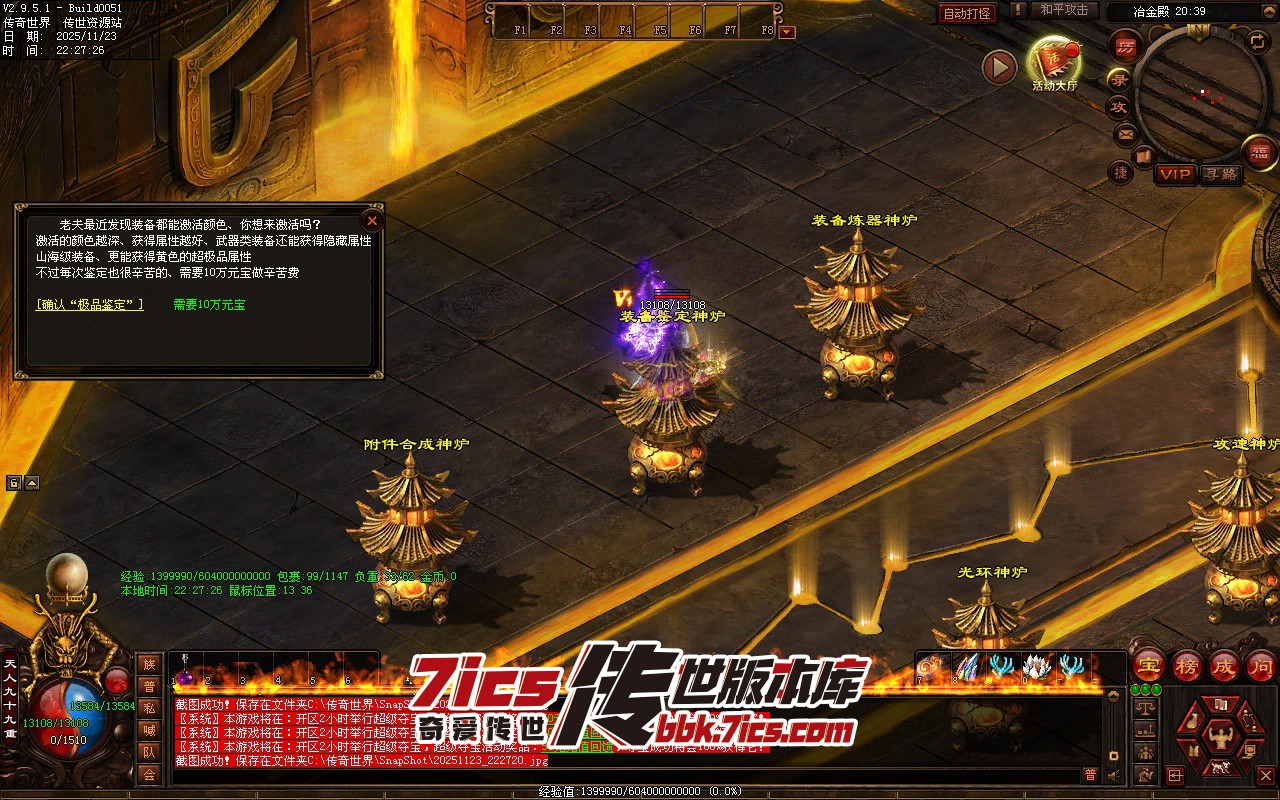Screen dimensions: 1280x800
Task: Open the mail envelope icon by the minimap
Action: 1125,133
